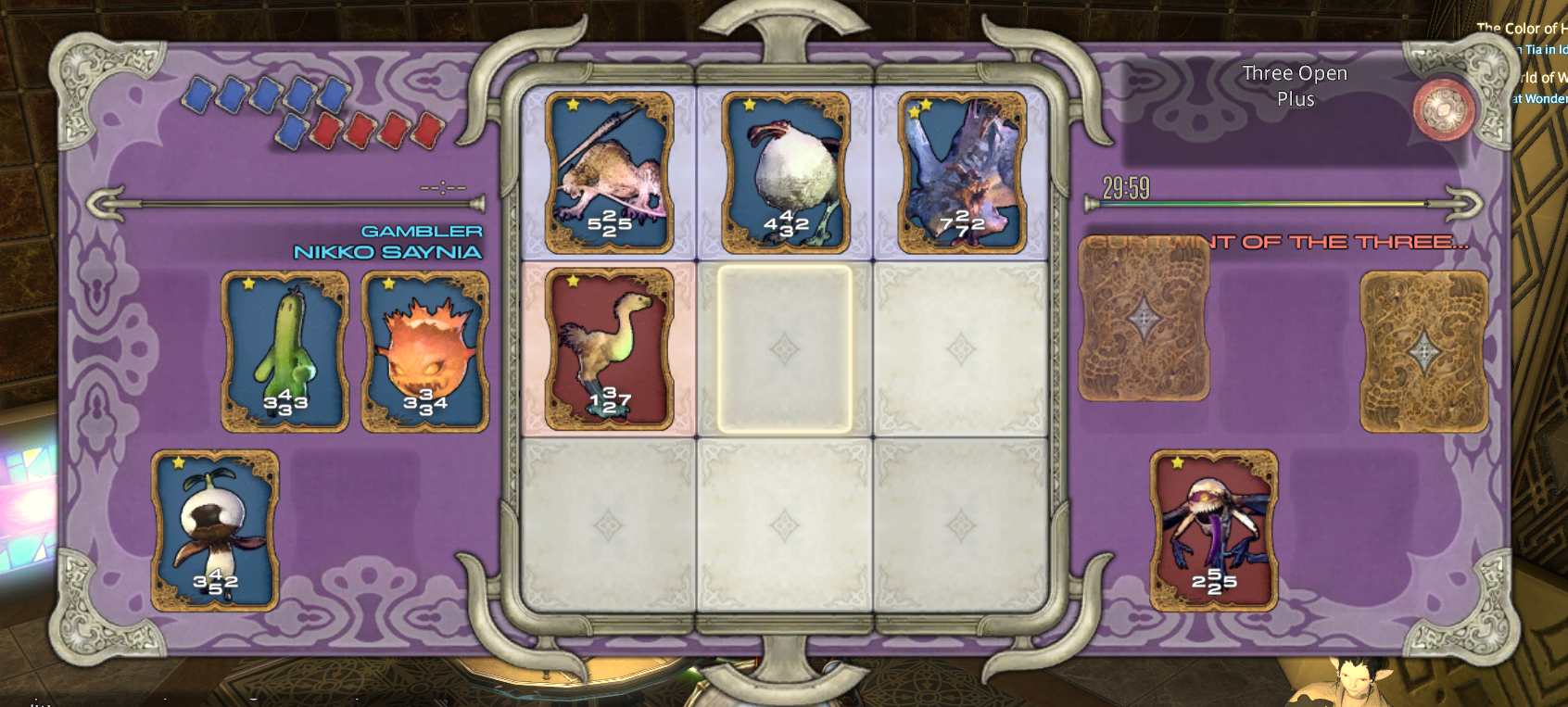Inspect the white round bird card on the board
1568x707 pixels.
tap(785, 172)
